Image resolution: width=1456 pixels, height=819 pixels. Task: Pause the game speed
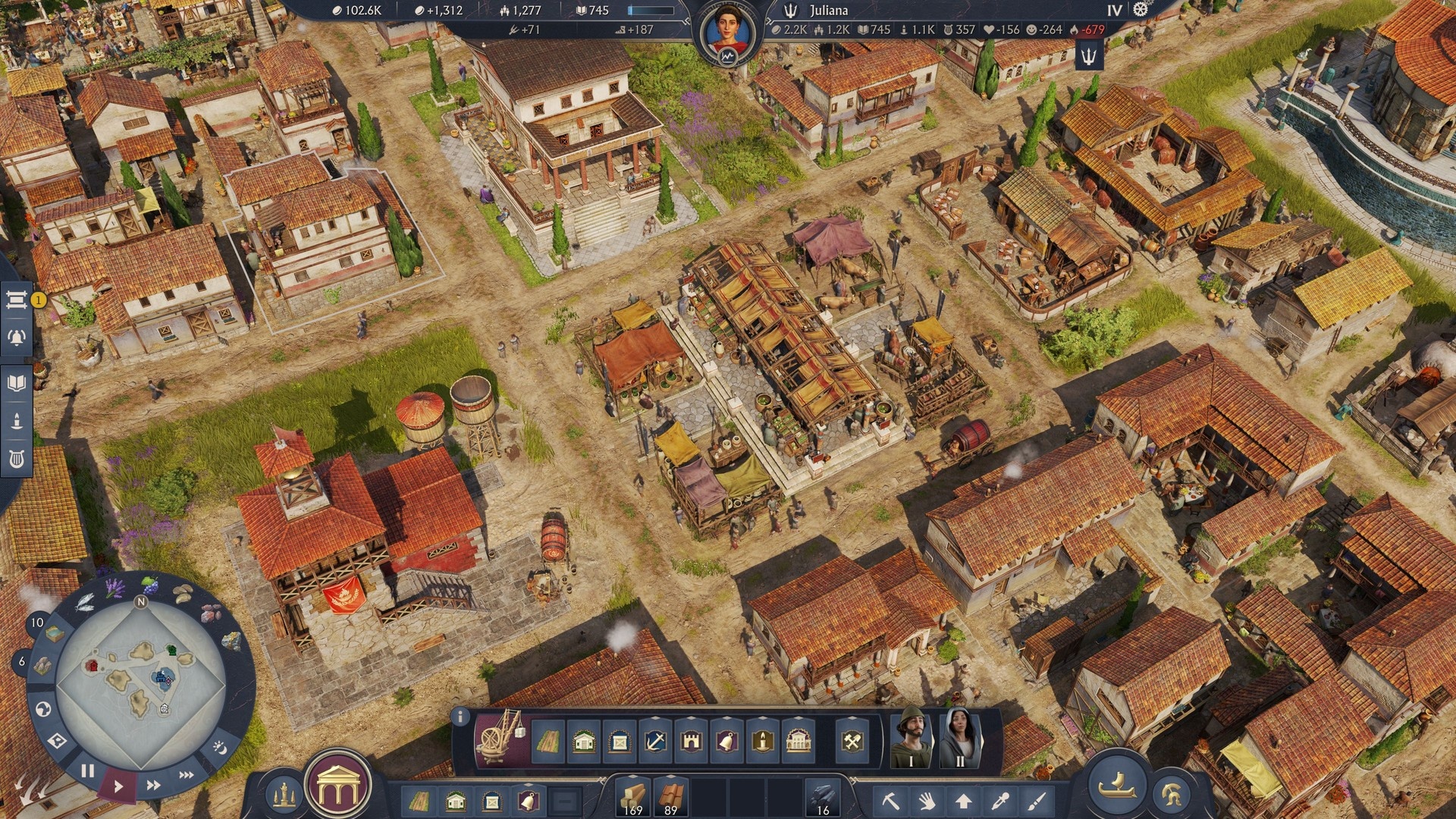[x=87, y=770]
